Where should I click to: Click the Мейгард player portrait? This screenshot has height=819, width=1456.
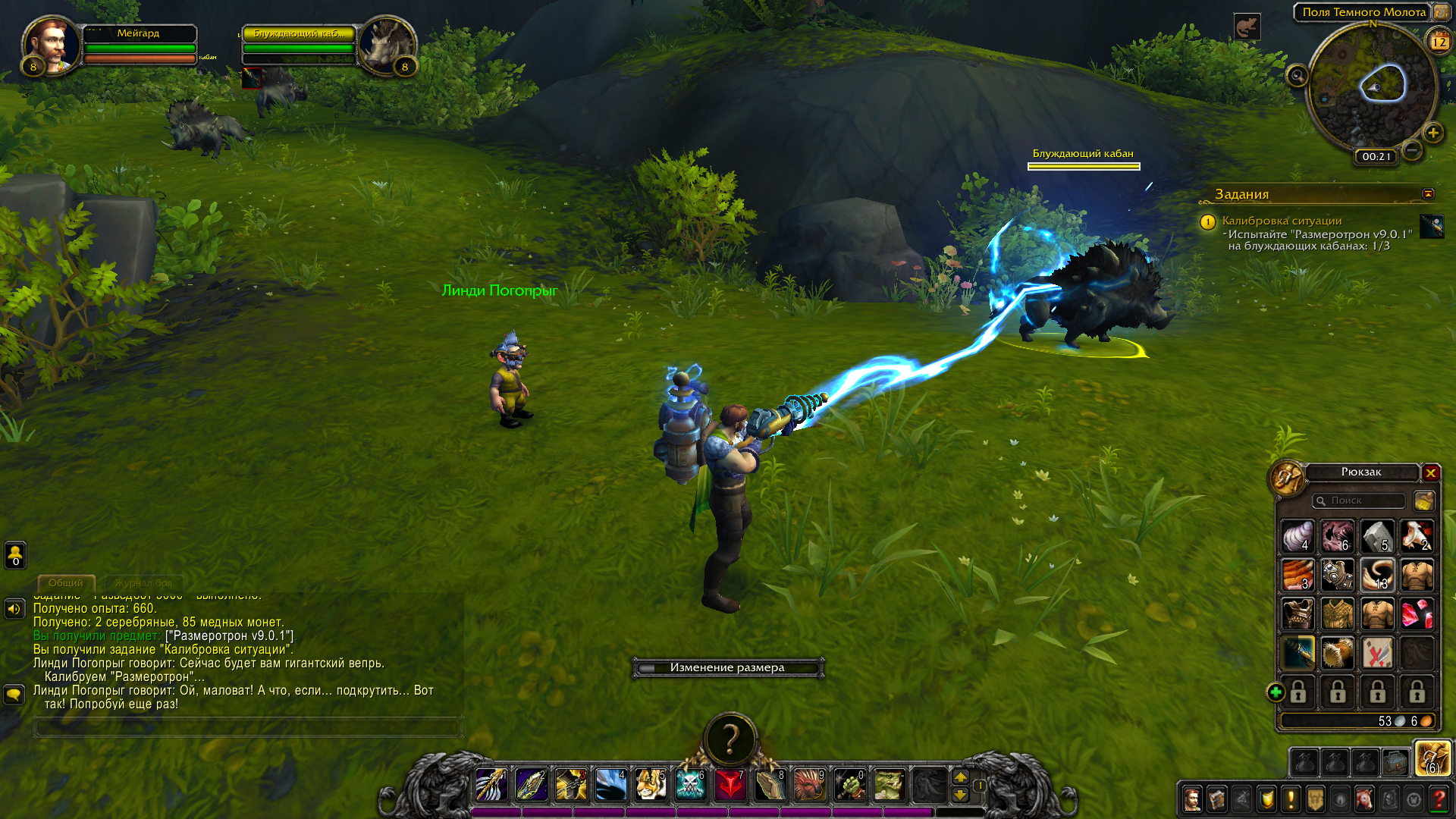click(x=51, y=44)
